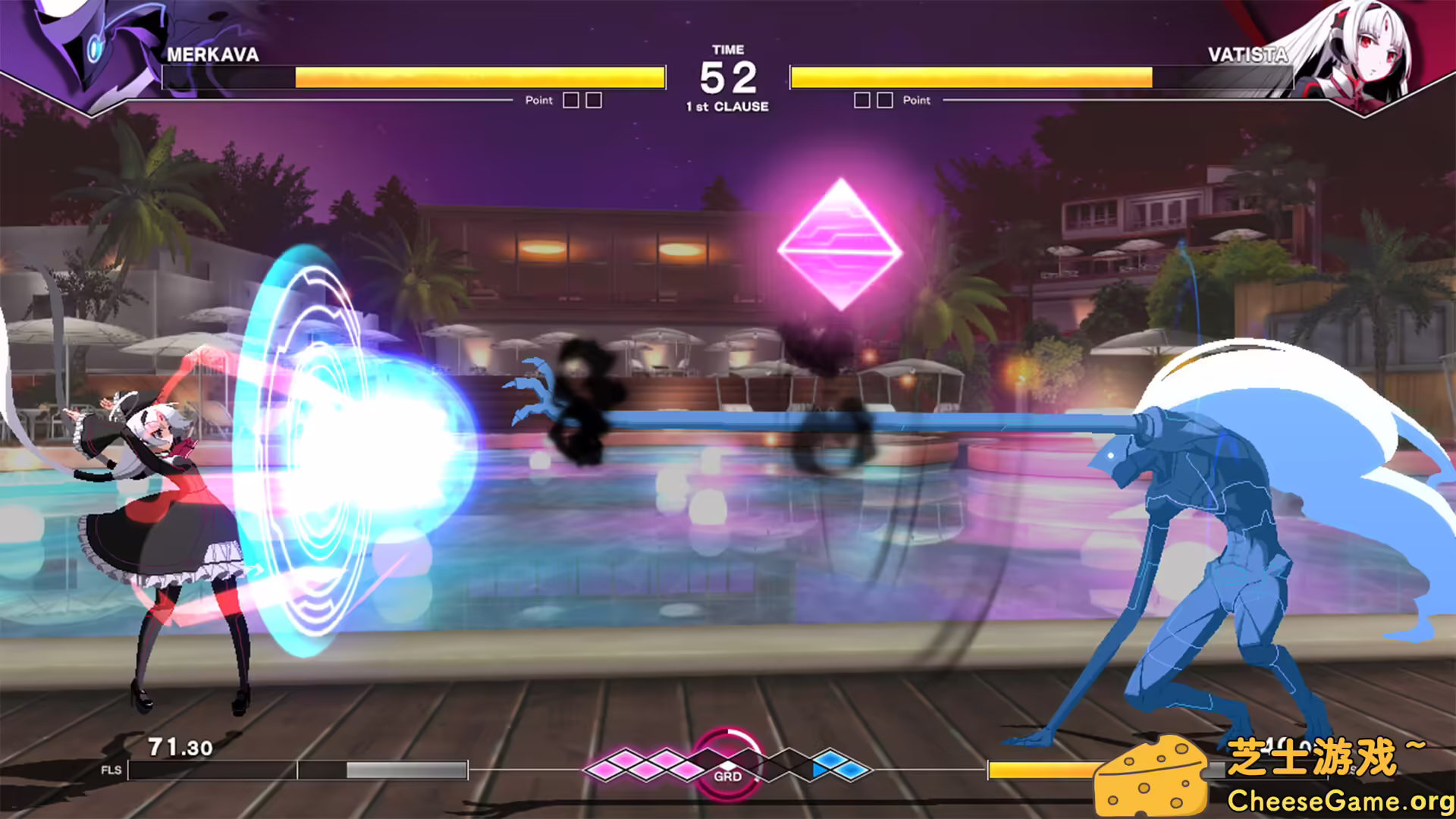Viewport: 1456px width, 819px height.
Task: Expand the 1st CLAUSE round indicator
Action: pos(727,107)
